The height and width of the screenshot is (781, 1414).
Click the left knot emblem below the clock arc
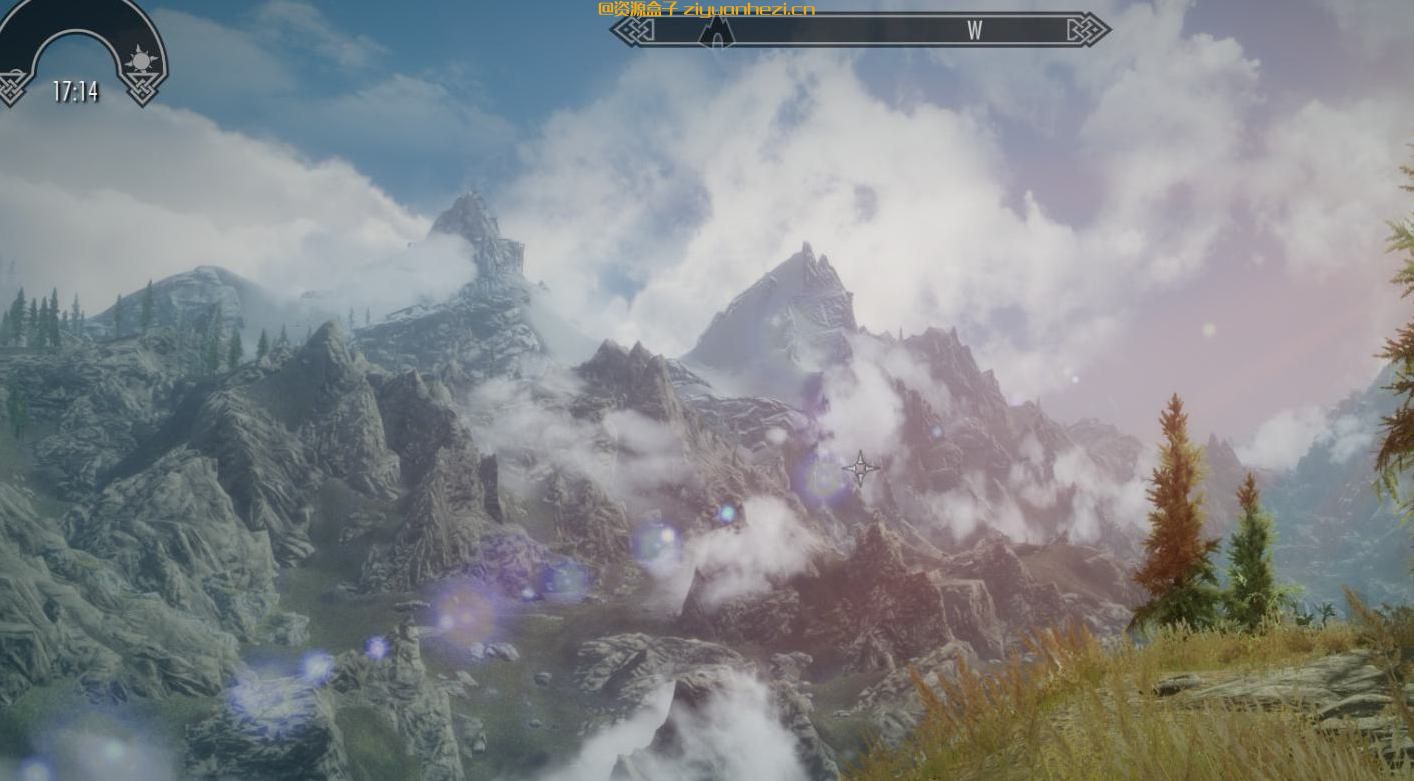coord(10,87)
